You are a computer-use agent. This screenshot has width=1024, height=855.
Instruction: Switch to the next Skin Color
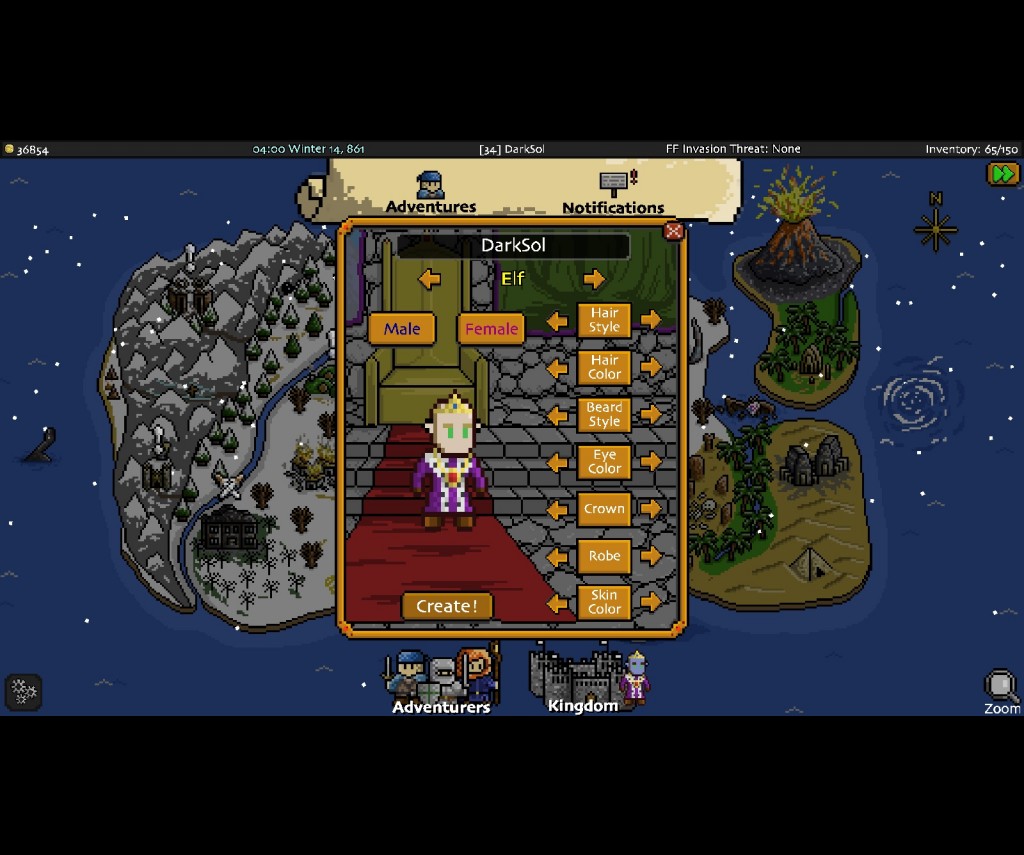[x=651, y=602]
